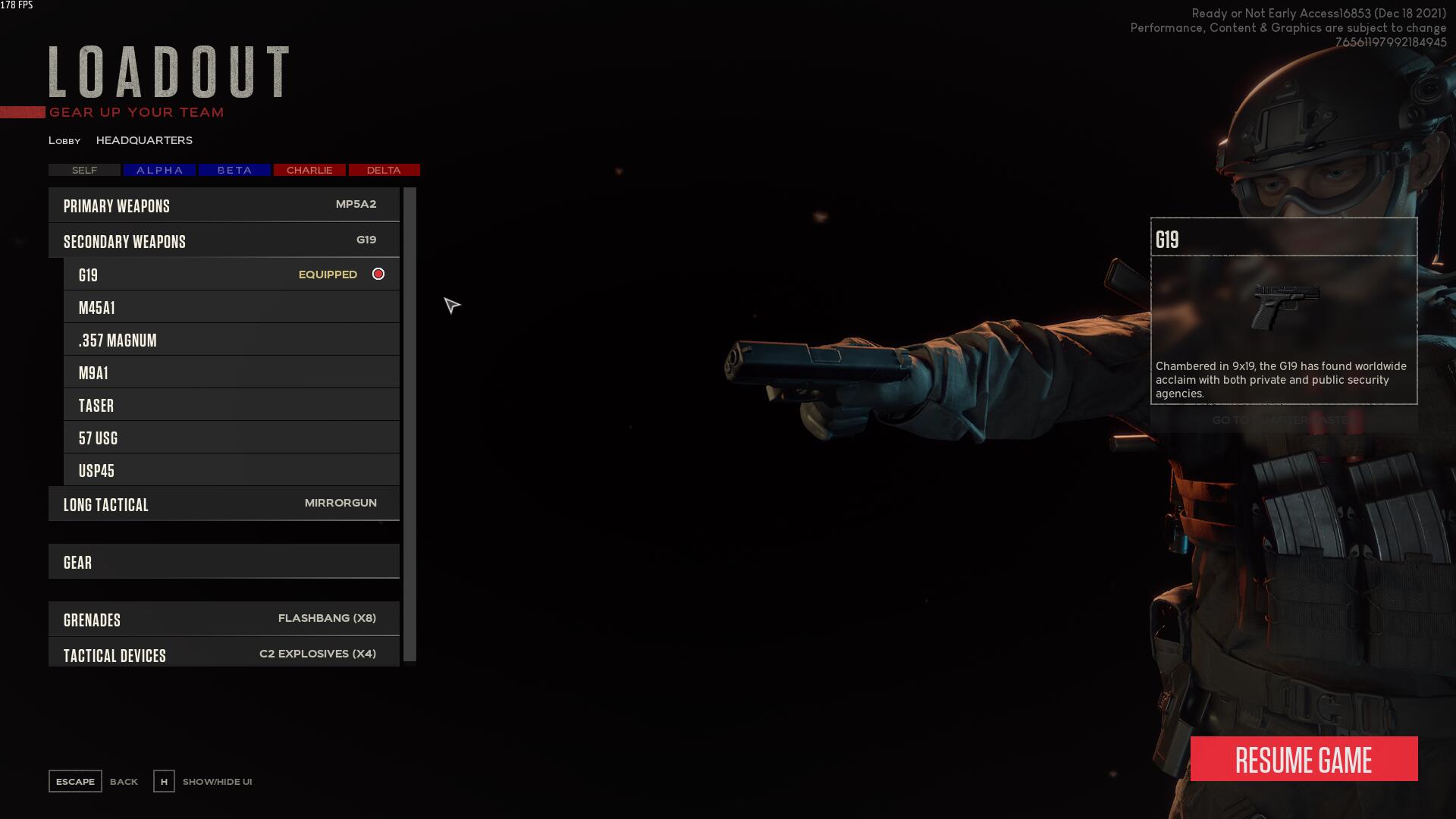Switch to the Charlie team tab
Screen dimensions: 1456x819
click(309, 170)
